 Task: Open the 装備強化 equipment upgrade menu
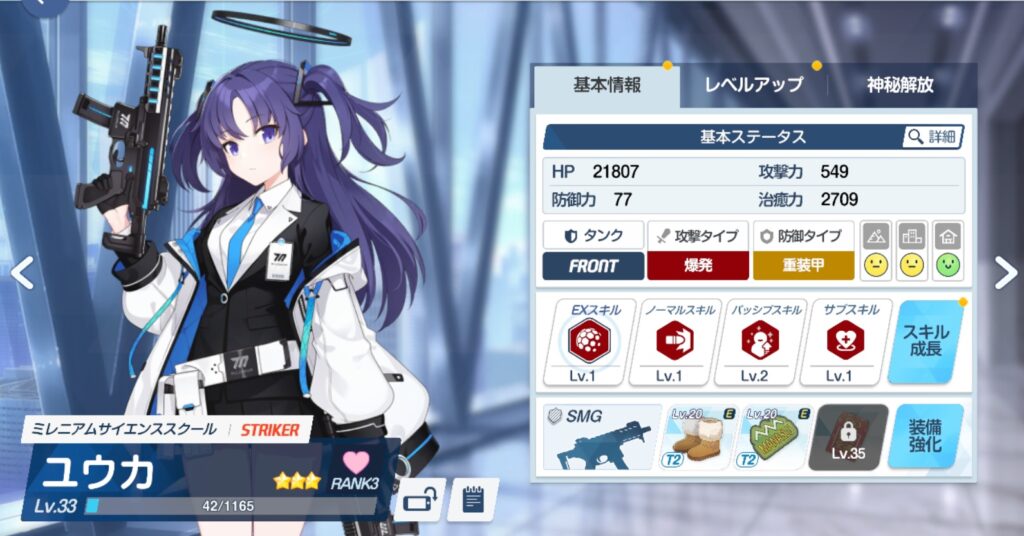[x=926, y=437]
